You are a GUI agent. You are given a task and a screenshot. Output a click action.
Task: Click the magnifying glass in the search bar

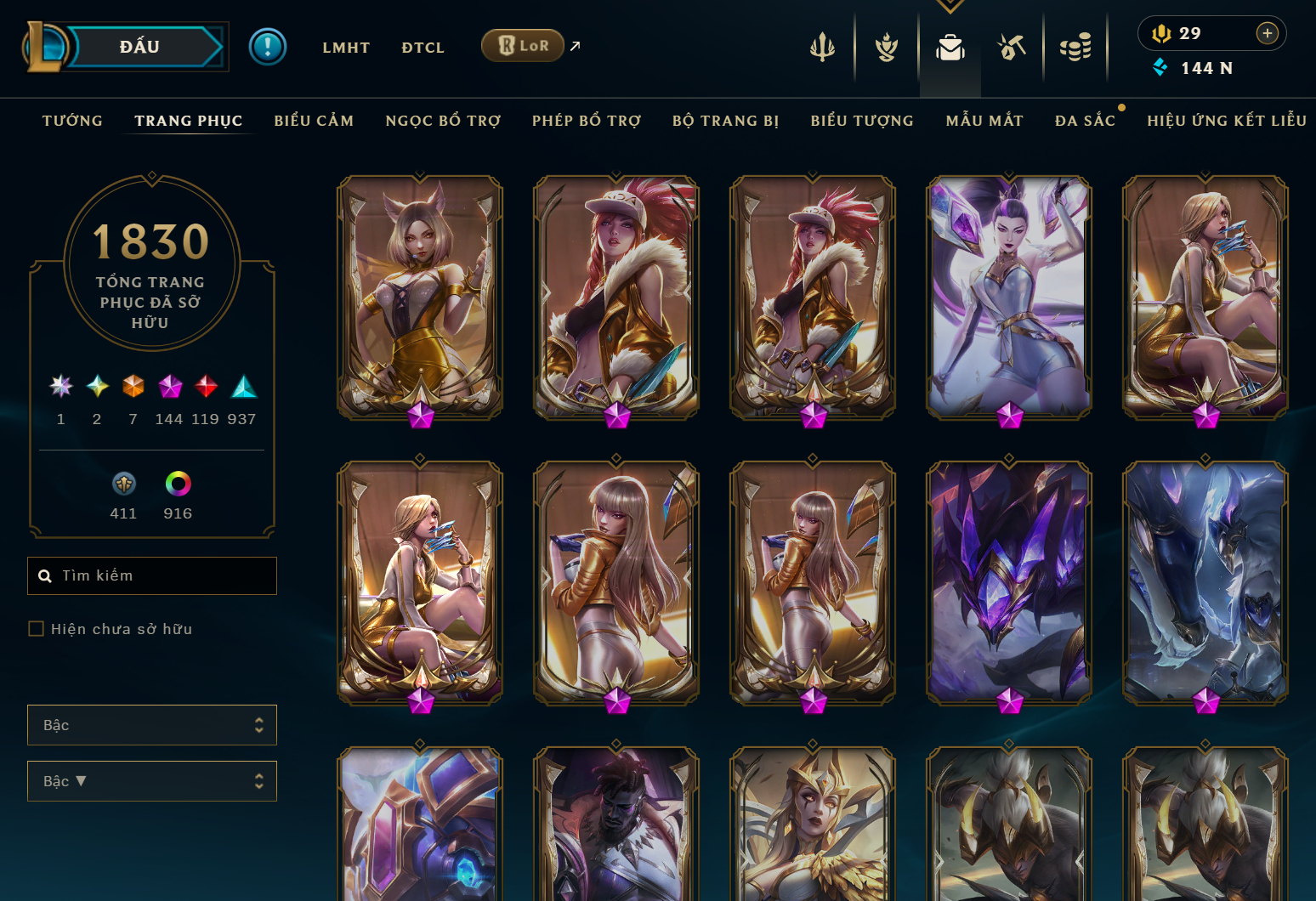pyautogui.click(x=45, y=575)
